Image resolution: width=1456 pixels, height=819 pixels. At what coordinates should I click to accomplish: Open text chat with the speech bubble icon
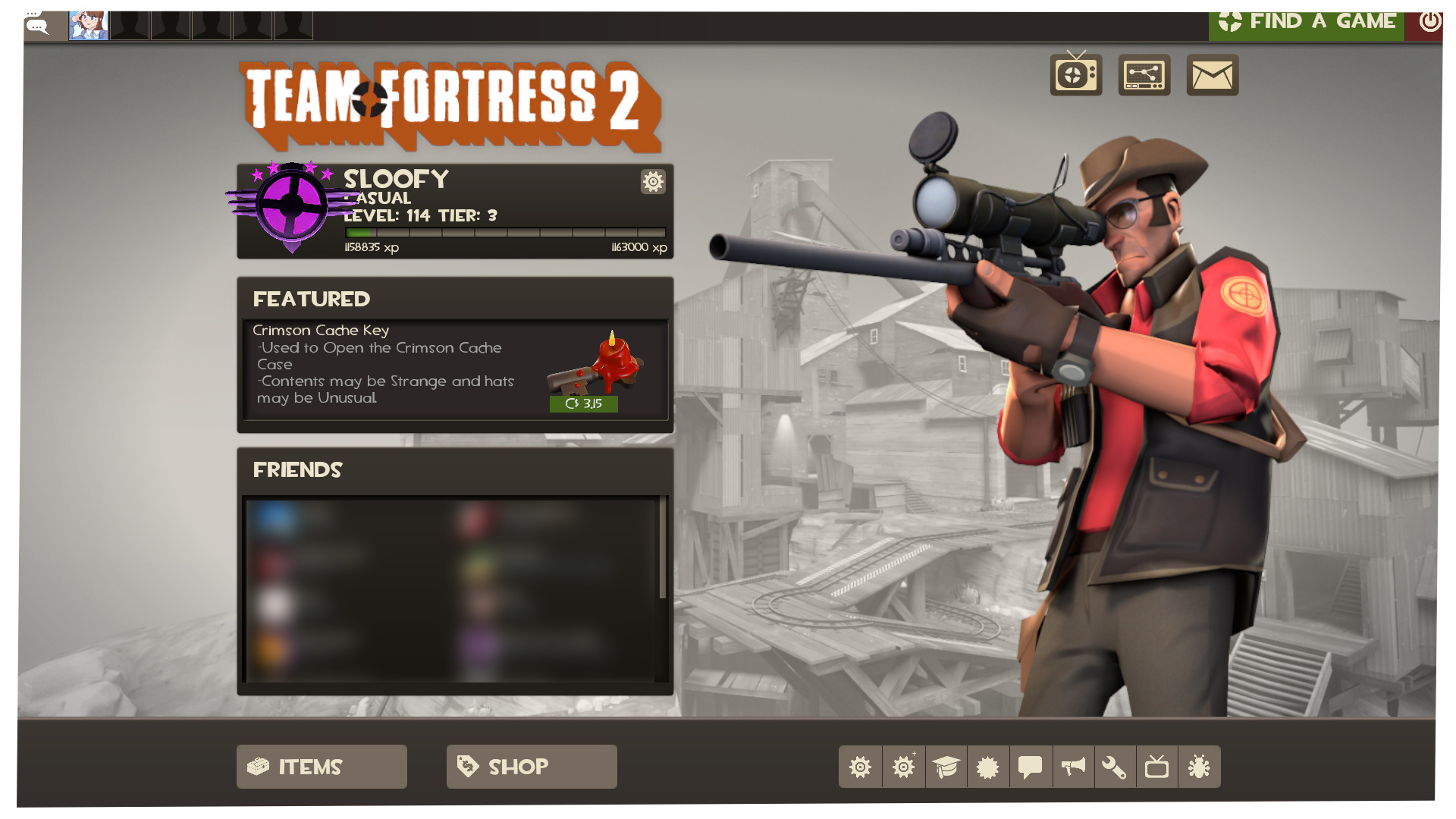(x=1031, y=767)
